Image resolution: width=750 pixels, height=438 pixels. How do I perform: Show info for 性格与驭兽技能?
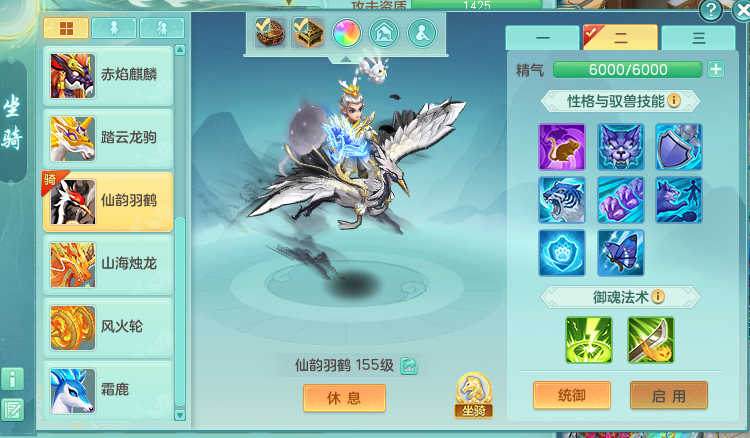(x=674, y=101)
